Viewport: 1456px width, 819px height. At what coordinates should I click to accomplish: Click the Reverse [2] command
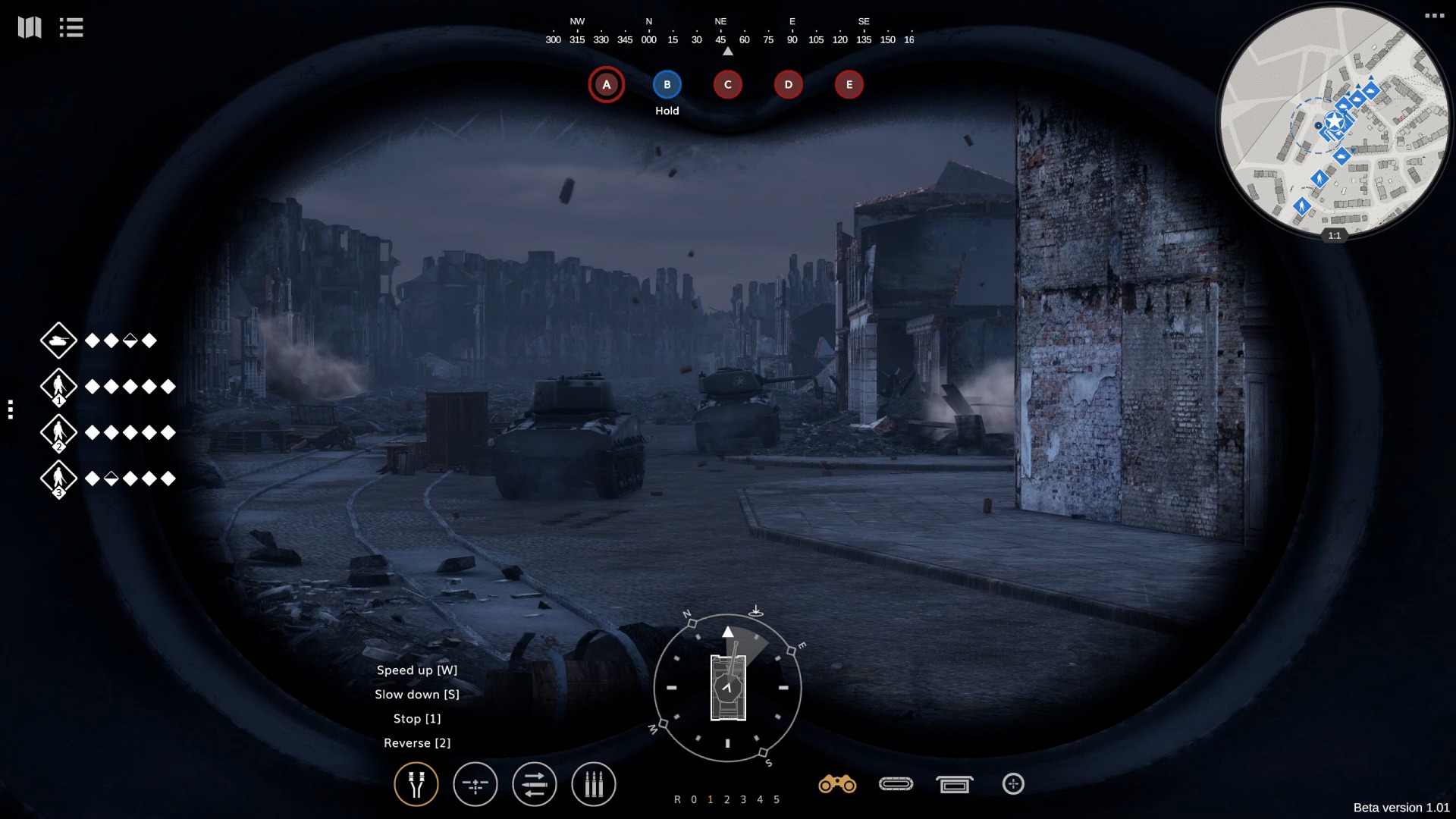click(417, 742)
